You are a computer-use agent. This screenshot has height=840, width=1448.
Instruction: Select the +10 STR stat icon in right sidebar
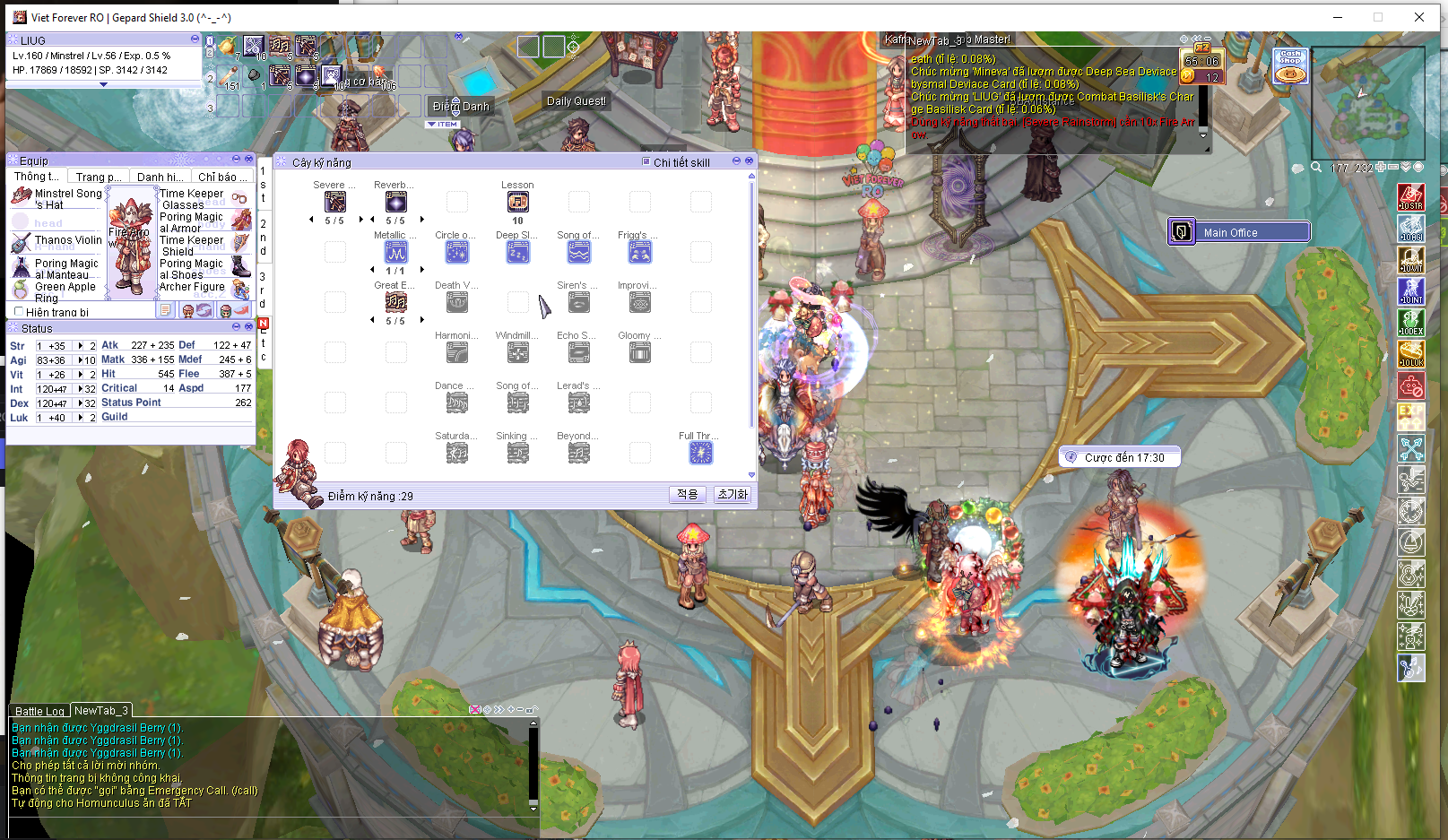(1411, 197)
